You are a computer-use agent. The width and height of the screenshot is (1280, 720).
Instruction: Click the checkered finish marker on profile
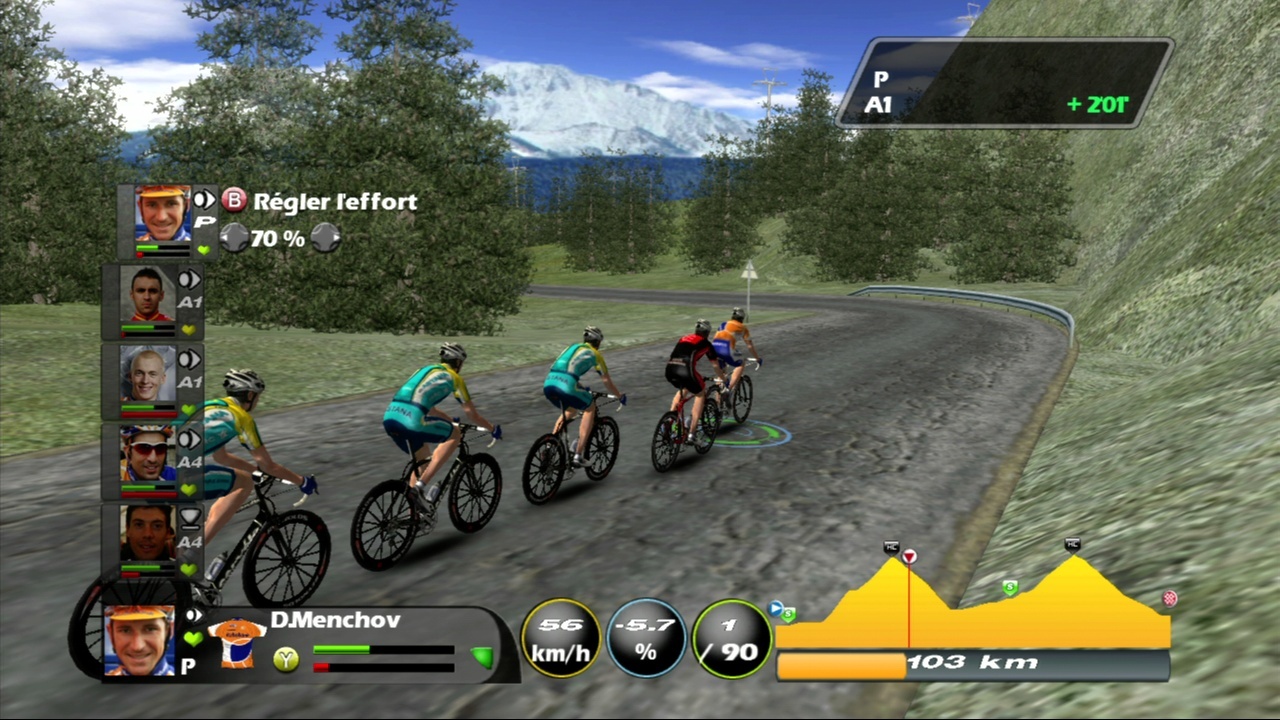tap(1169, 599)
